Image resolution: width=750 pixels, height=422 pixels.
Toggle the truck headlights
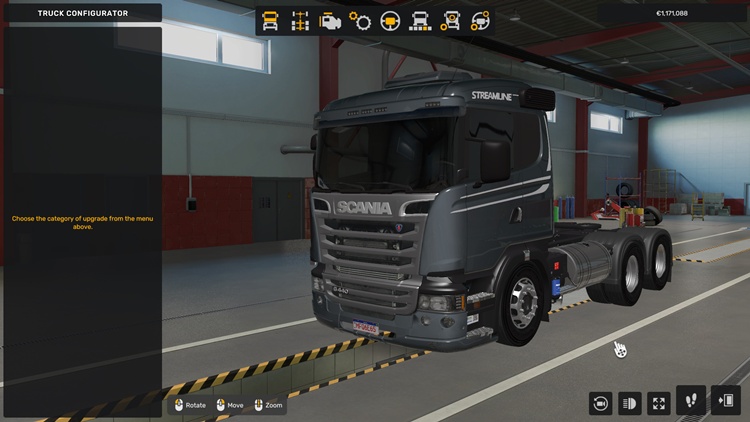pos(630,403)
